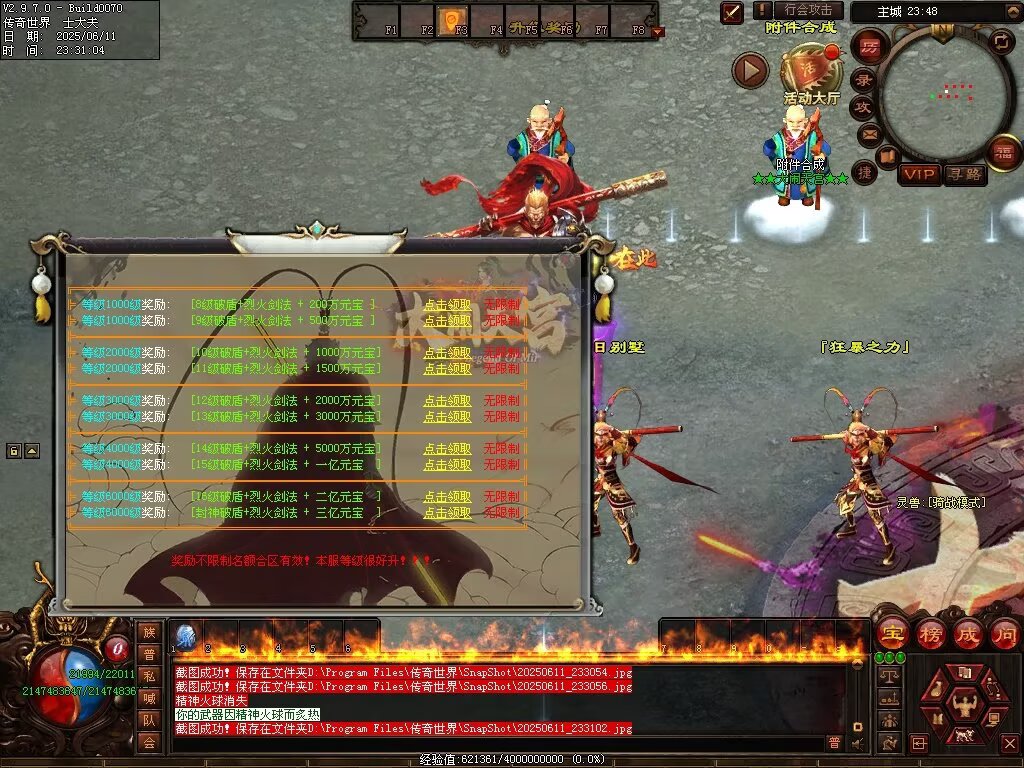Activate 寻路 pathfinding button

(965, 174)
